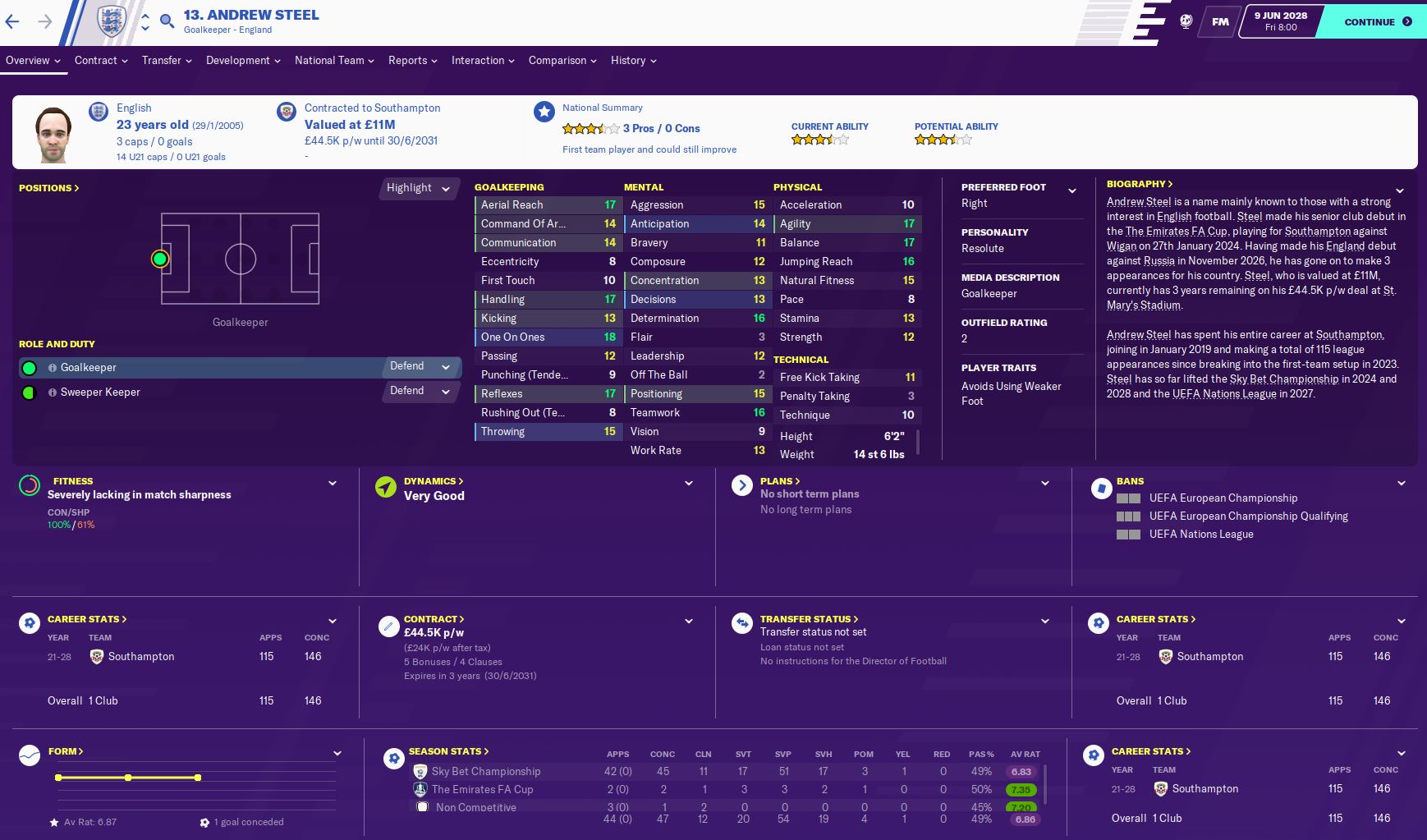Click the Southampton club crest beside the contract info
1427x840 pixels.
point(288,111)
